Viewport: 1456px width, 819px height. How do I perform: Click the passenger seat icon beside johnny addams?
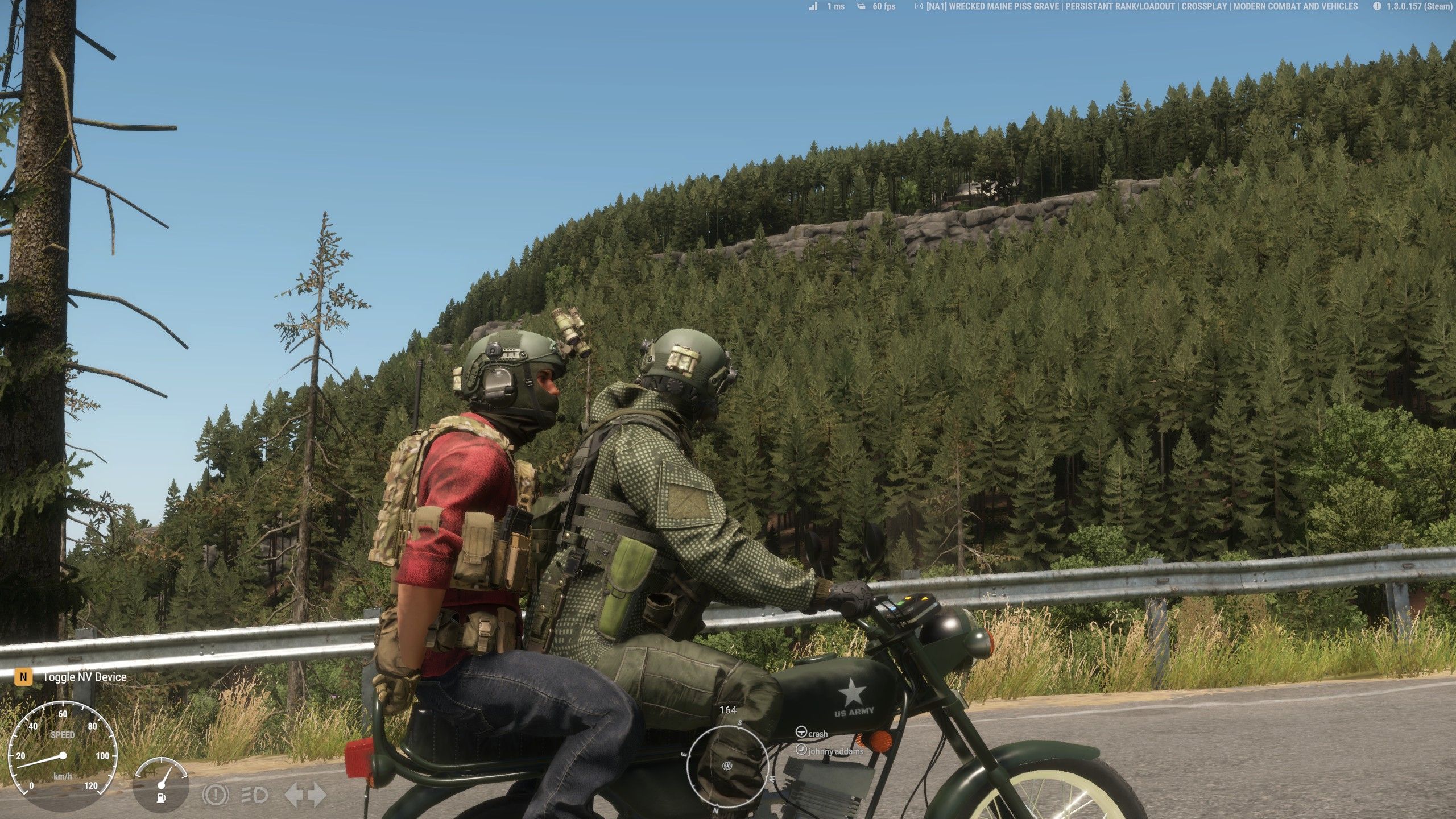(x=802, y=750)
